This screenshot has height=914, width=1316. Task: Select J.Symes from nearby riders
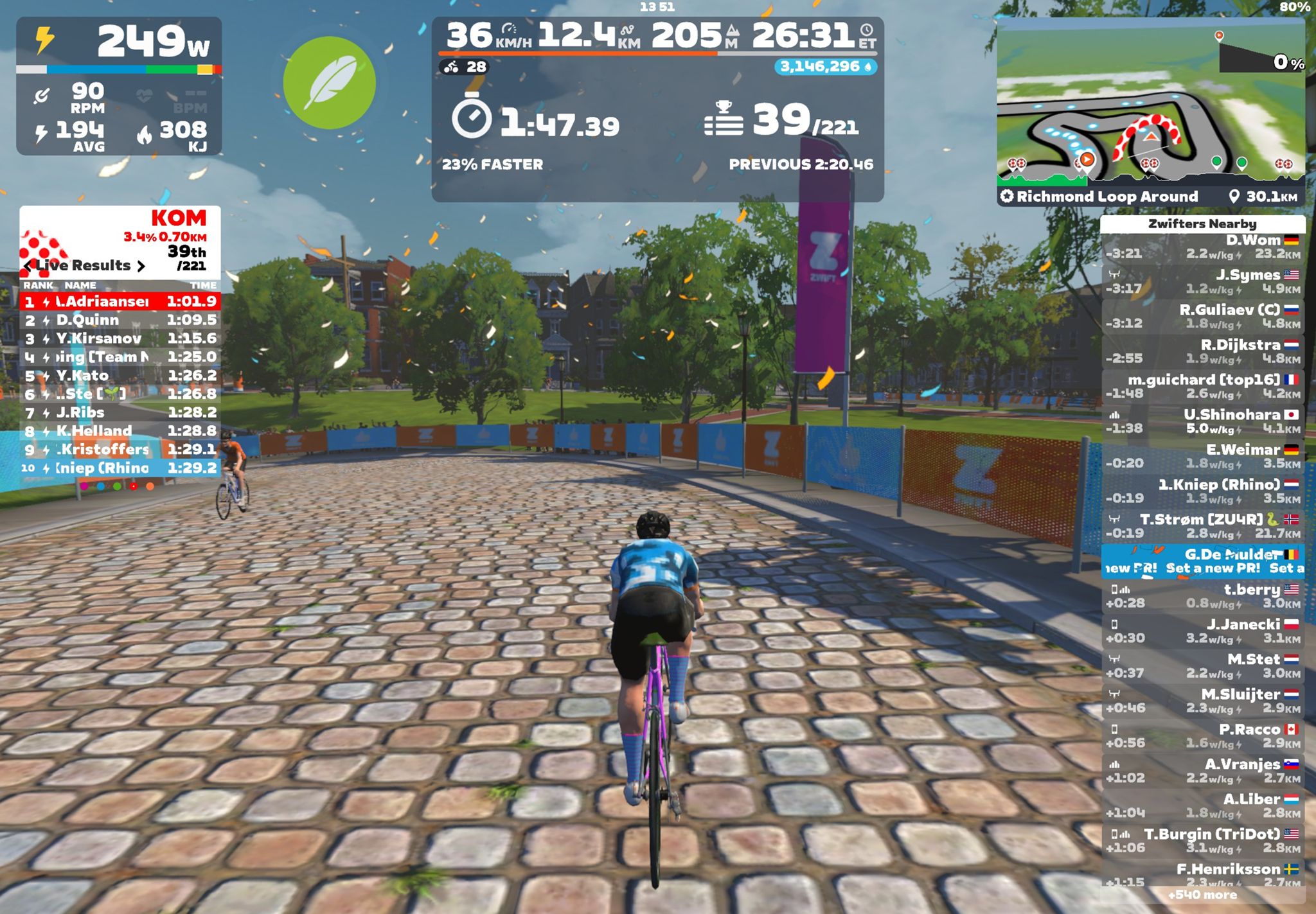pos(1202,282)
